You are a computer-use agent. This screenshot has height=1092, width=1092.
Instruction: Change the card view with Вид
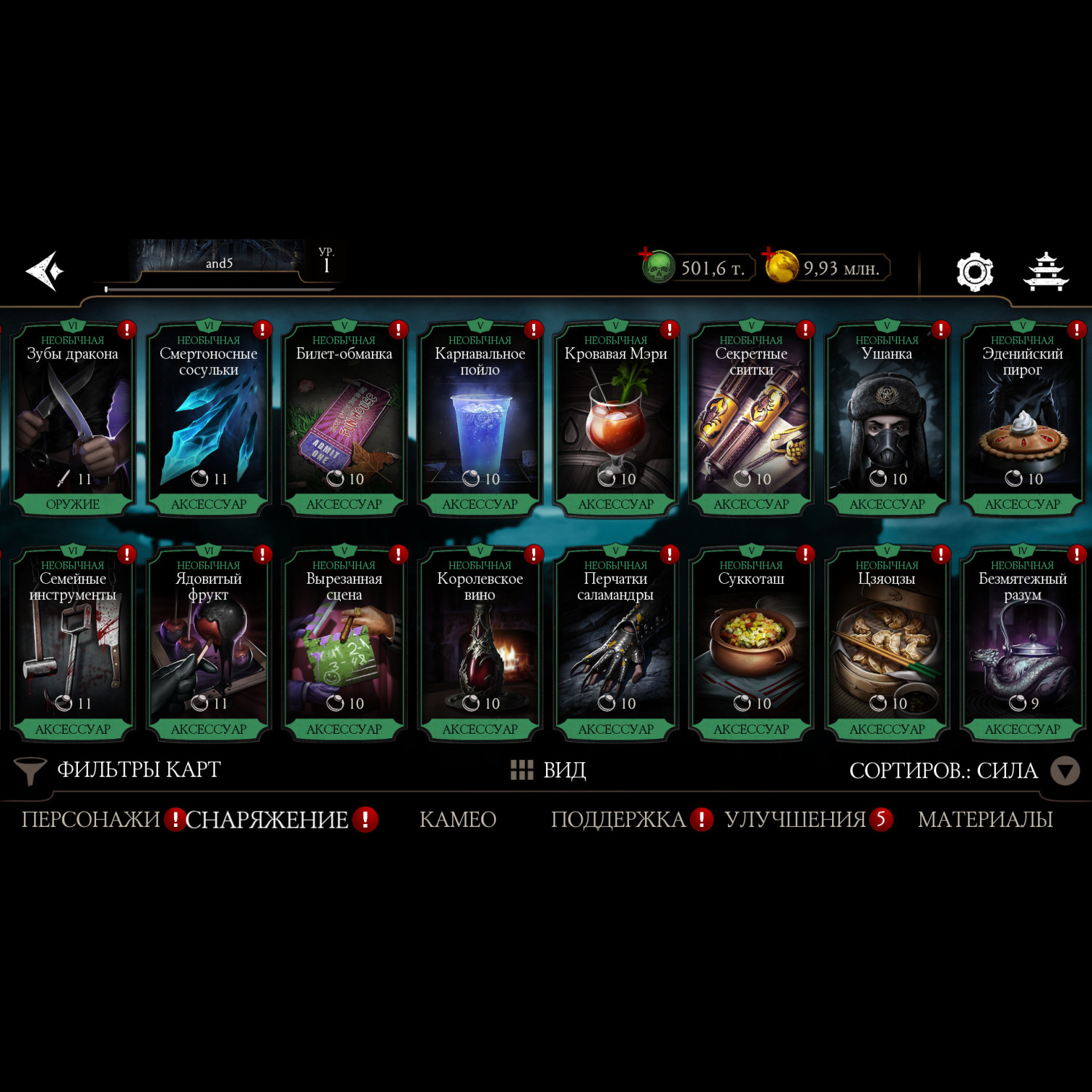click(x=549, y=770)
